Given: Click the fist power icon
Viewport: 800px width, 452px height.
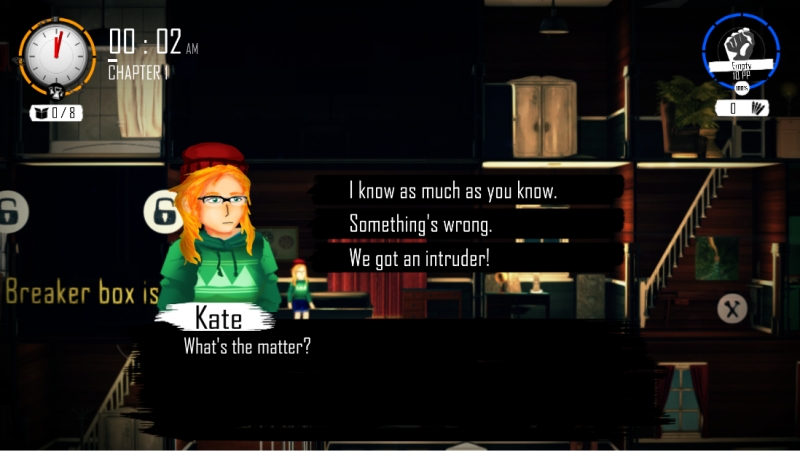Looking at the screenshot, I should [x=741, y=45].
